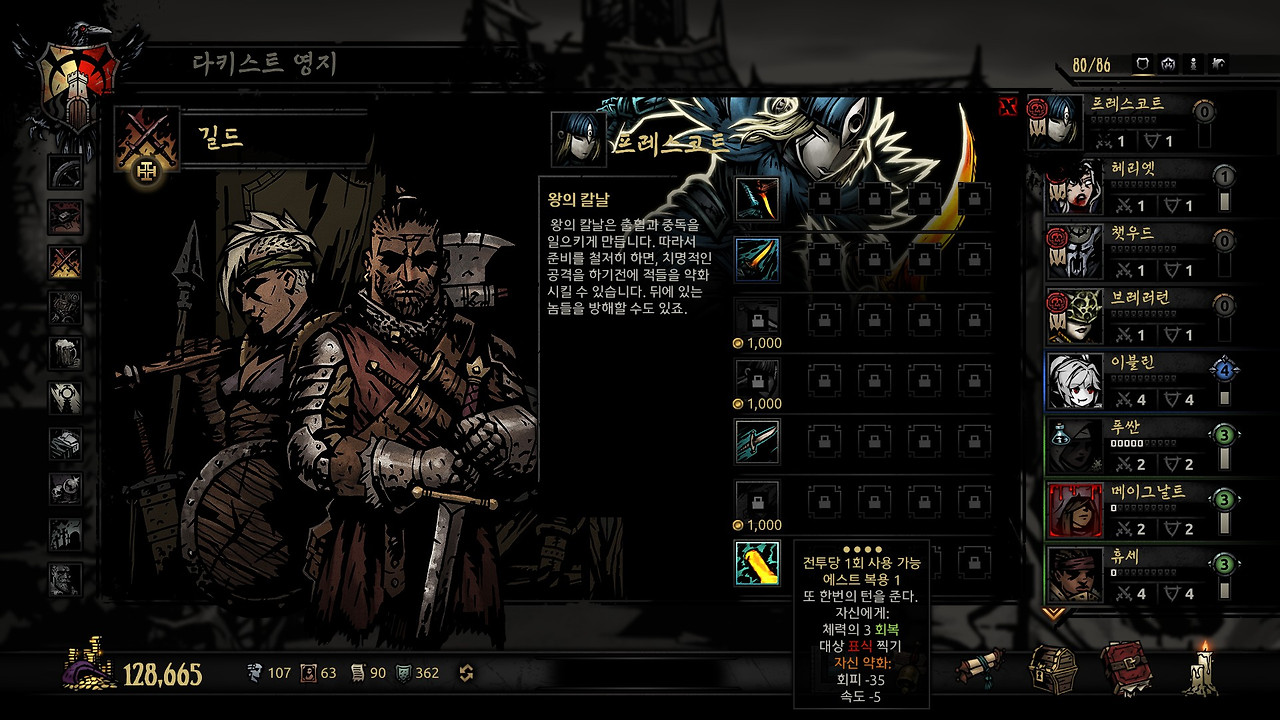Image resolution: width=1280 pixels, height=720 pixels.
Task: Click the candle torch icon
Action: [1200, 667]
